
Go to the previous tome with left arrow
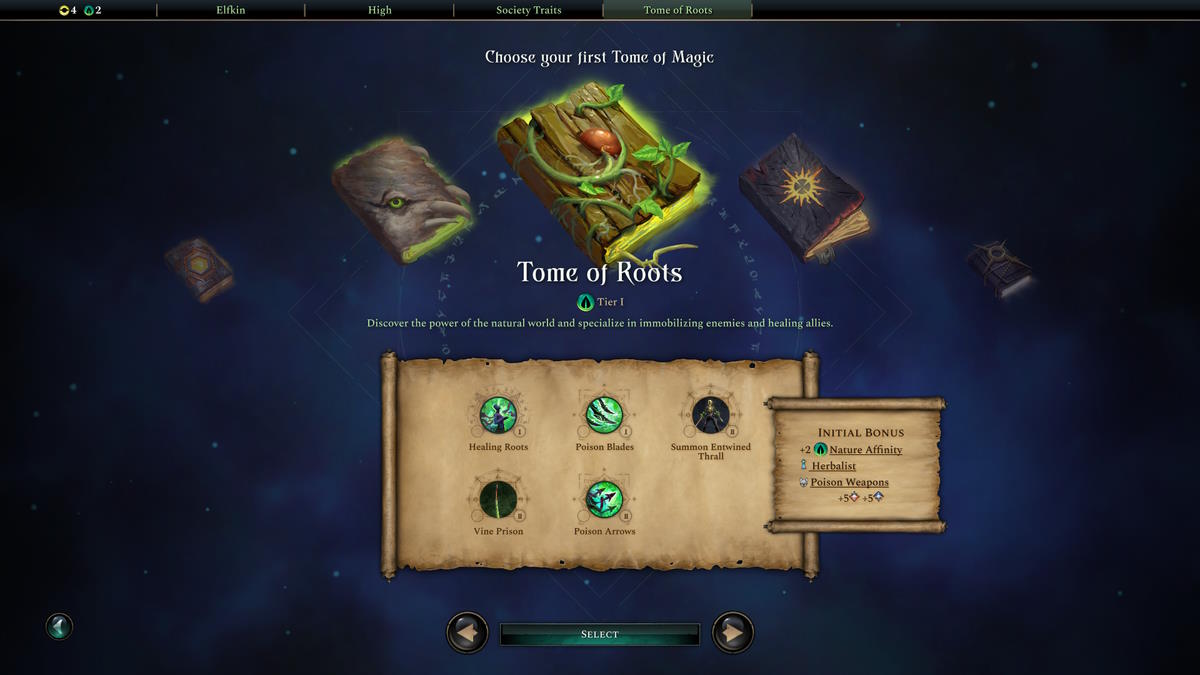pyautogui.click(x=466, y=633)
